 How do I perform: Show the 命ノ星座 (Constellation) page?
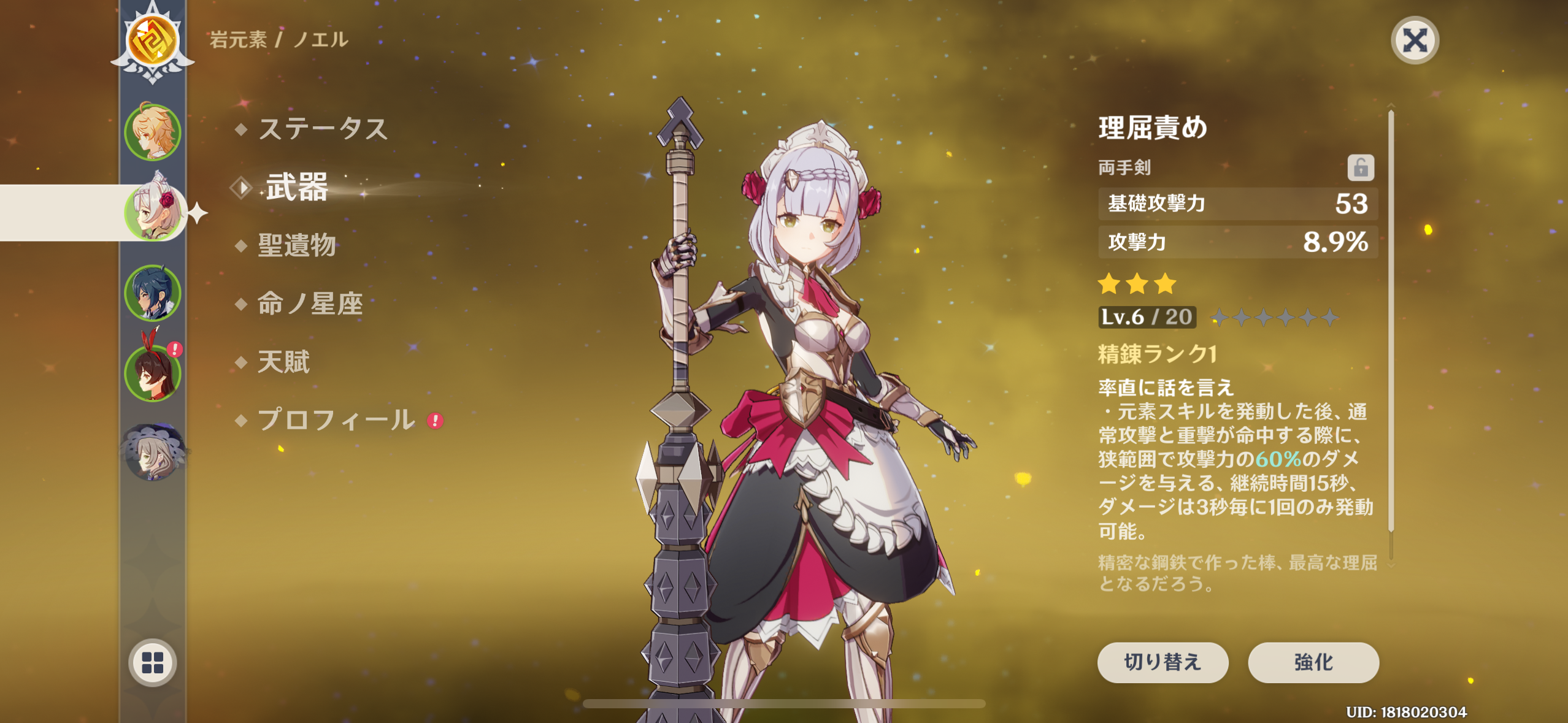coord(310,304)
